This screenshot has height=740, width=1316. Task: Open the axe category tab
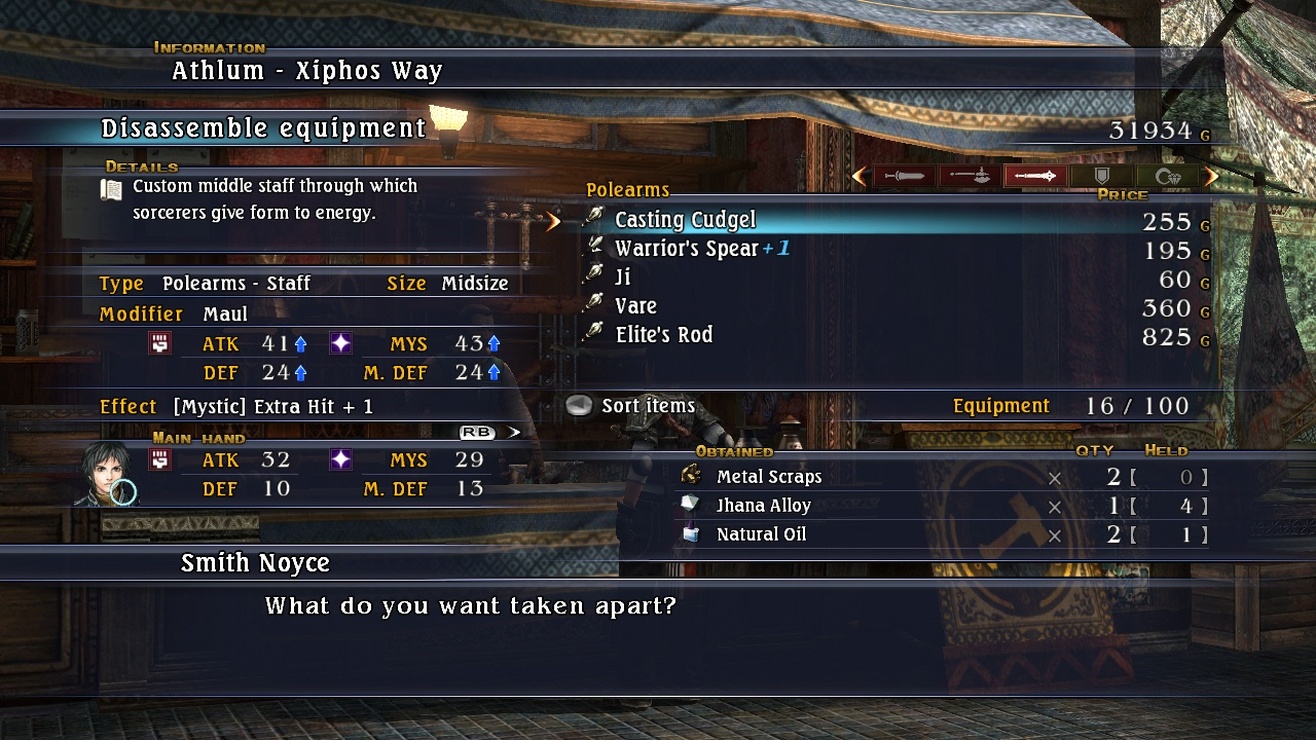969,177
